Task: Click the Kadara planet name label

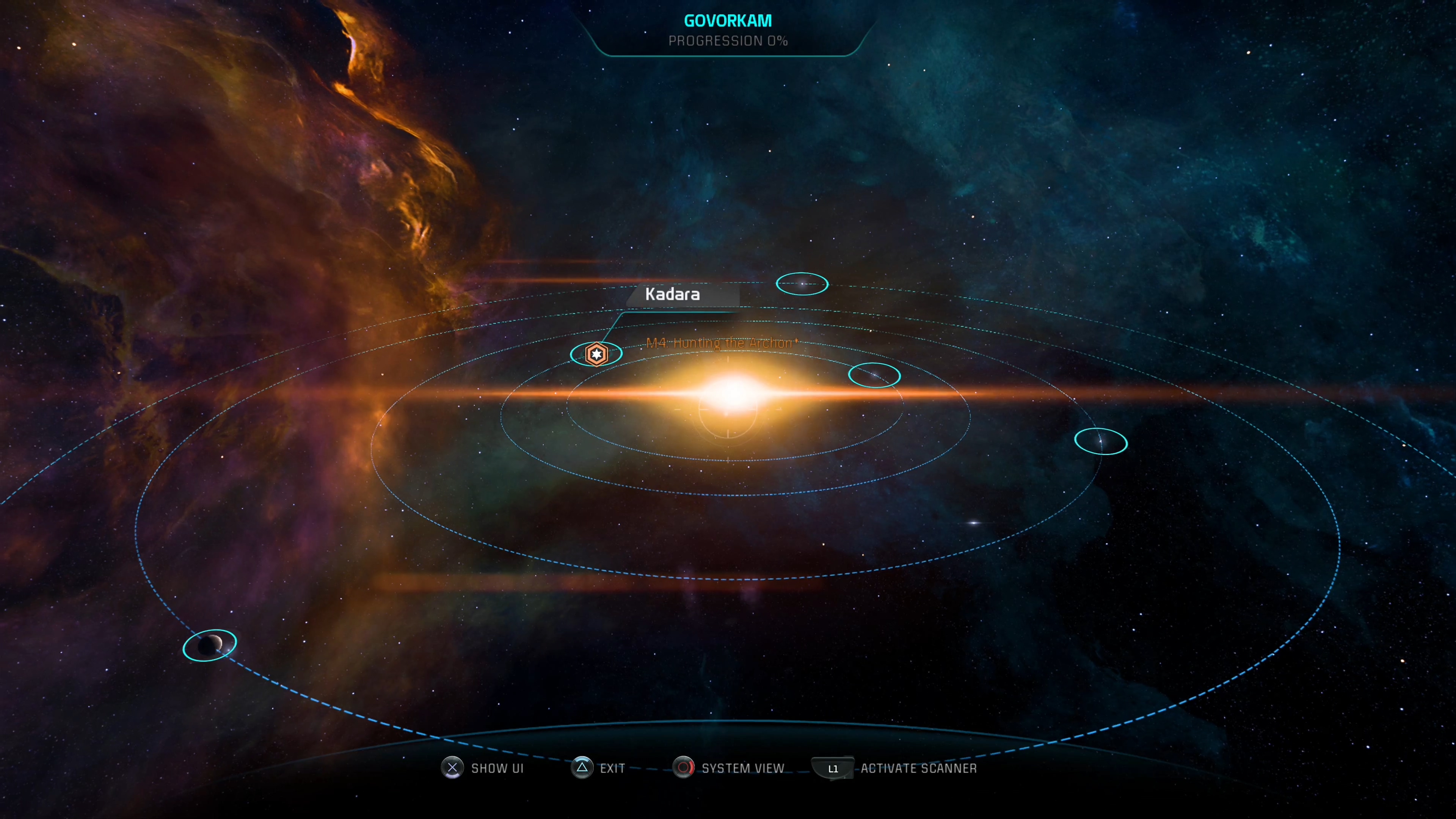Action: 673,295
